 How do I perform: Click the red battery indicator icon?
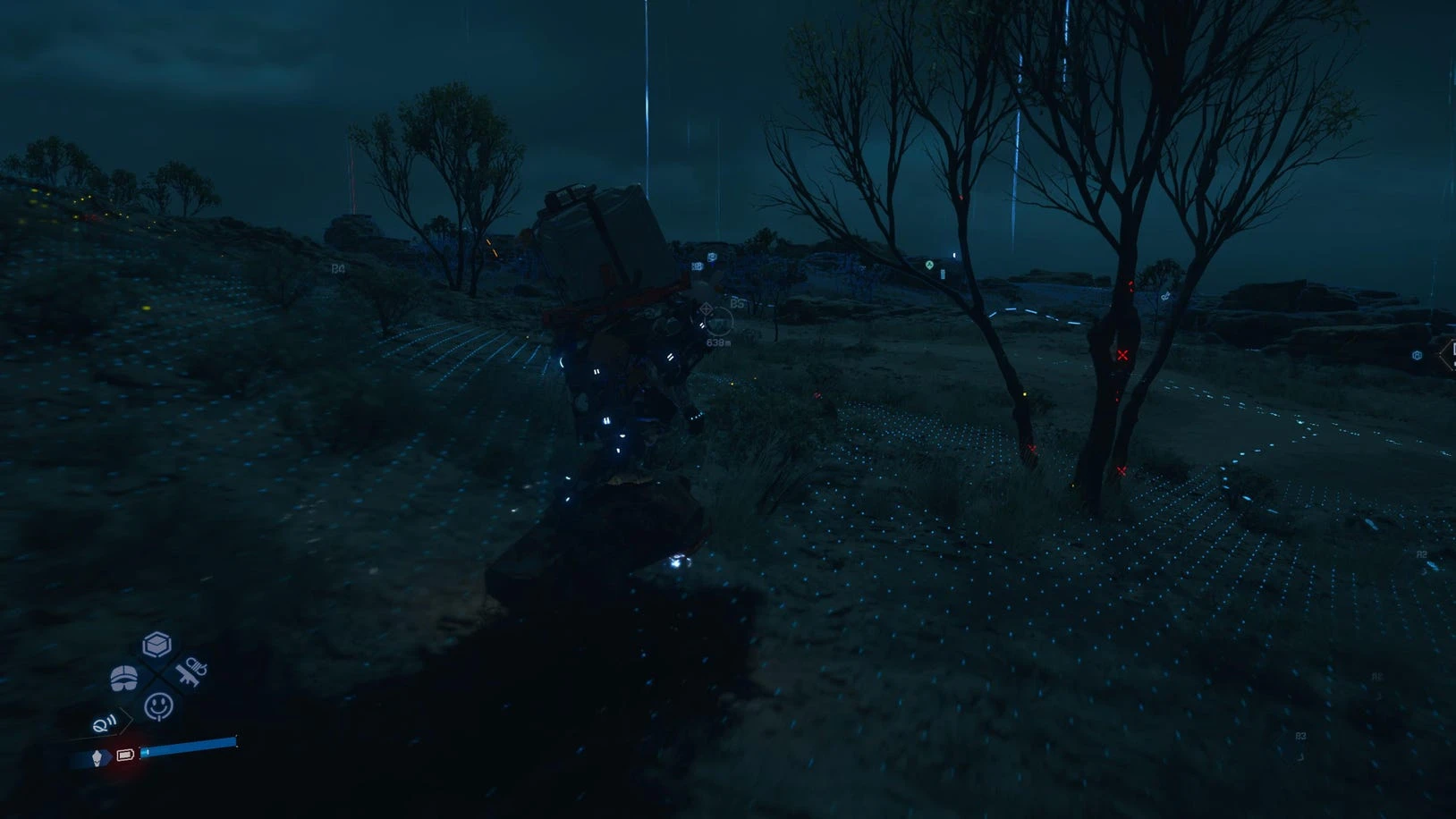pyautogui.click(x=125, y=756)
